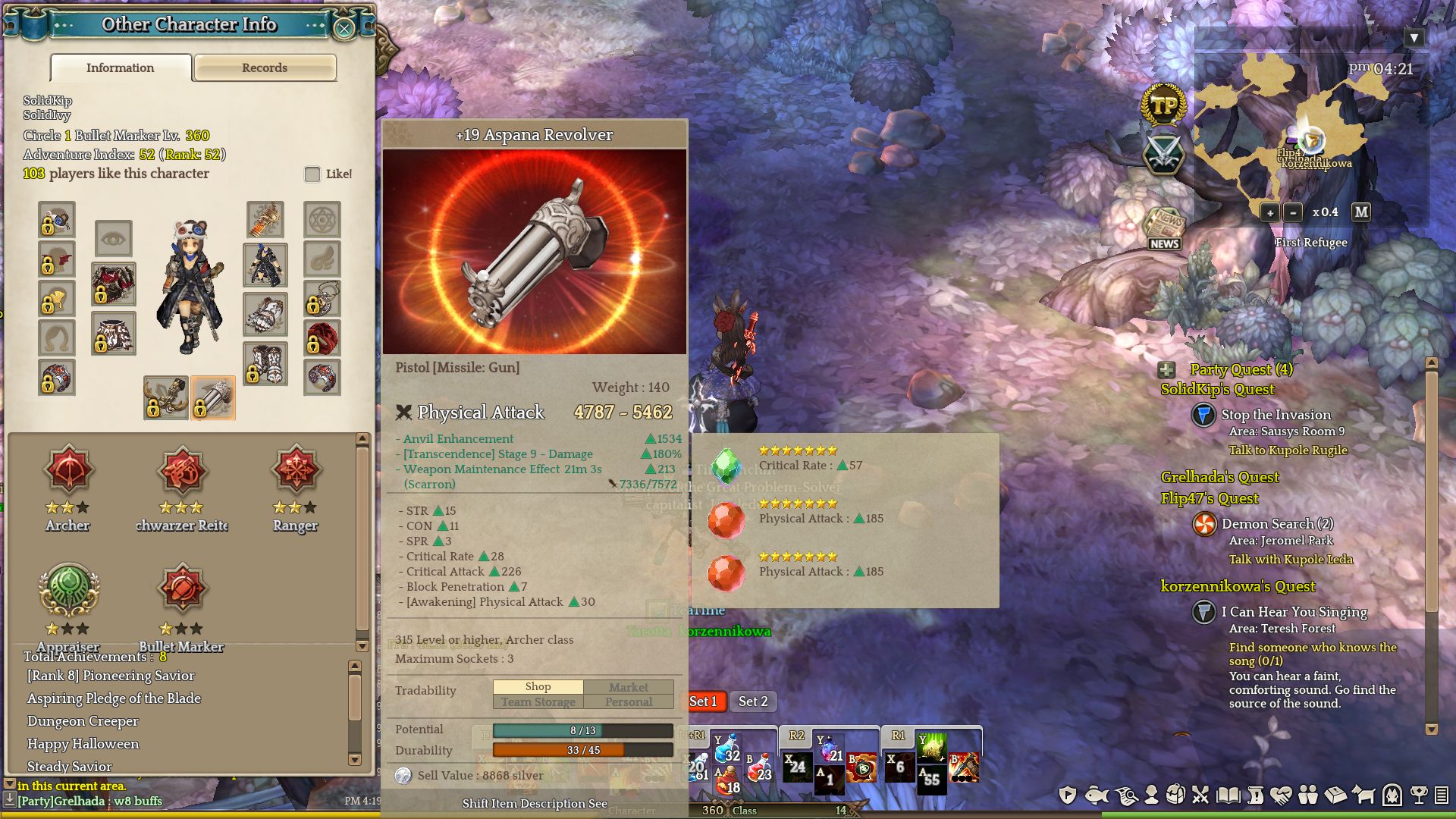1456x819 pixels.
Task: Open the Information tab
Action: click(121, 67)
